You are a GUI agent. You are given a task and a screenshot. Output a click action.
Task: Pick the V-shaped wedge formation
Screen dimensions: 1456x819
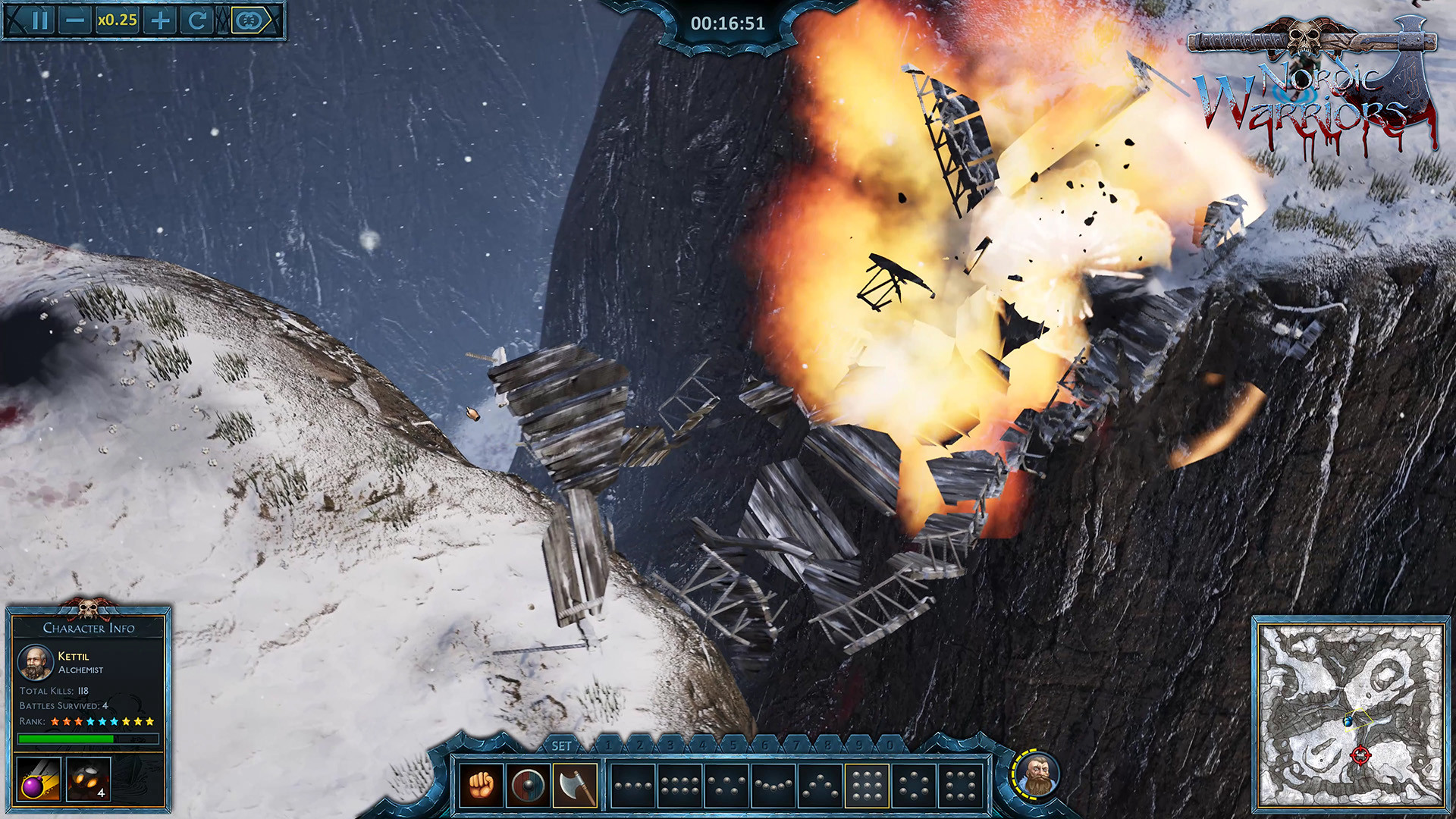tap(821, 786)
